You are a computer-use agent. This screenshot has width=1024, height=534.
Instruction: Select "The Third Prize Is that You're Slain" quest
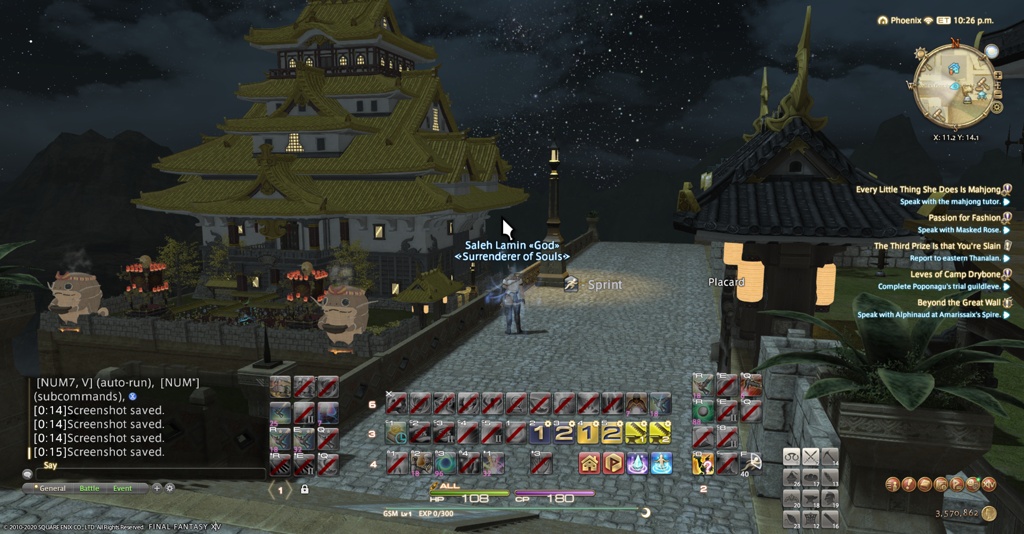[936, 246]
